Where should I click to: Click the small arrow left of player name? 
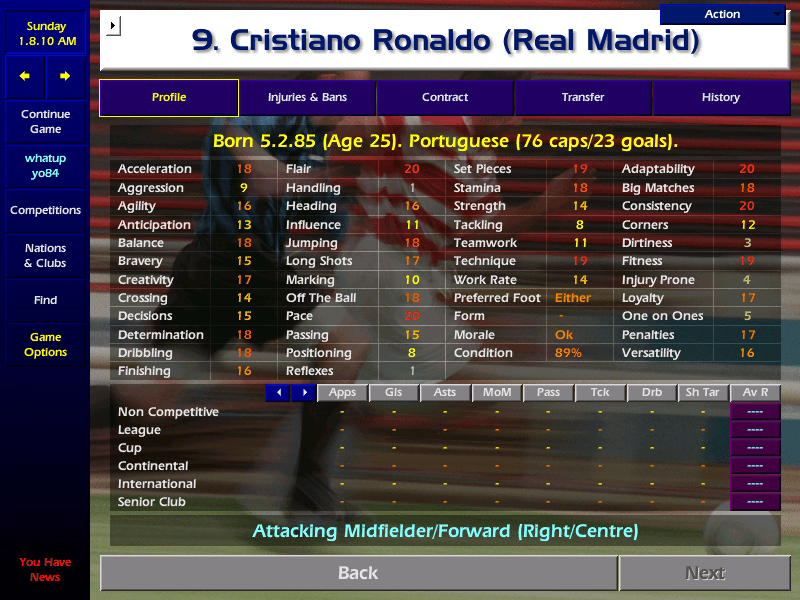tap(113, 26)
